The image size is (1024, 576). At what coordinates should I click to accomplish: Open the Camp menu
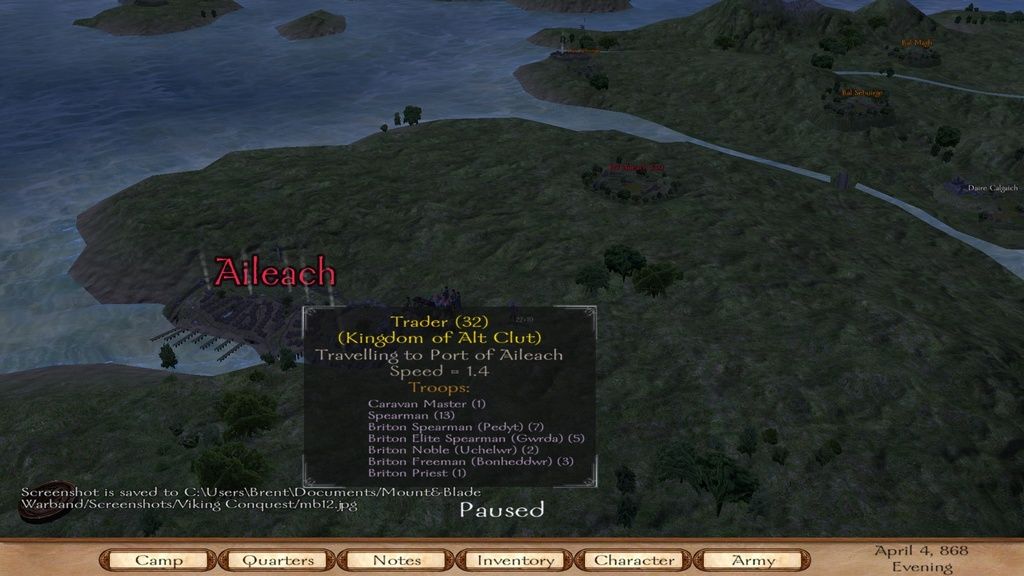point(159,560)
